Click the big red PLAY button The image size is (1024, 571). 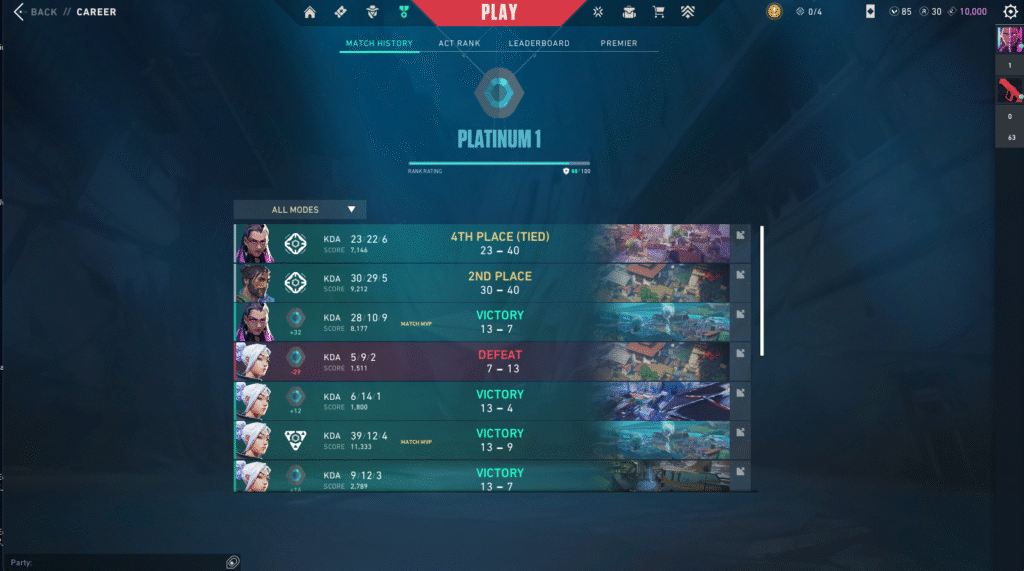[499, 12]
